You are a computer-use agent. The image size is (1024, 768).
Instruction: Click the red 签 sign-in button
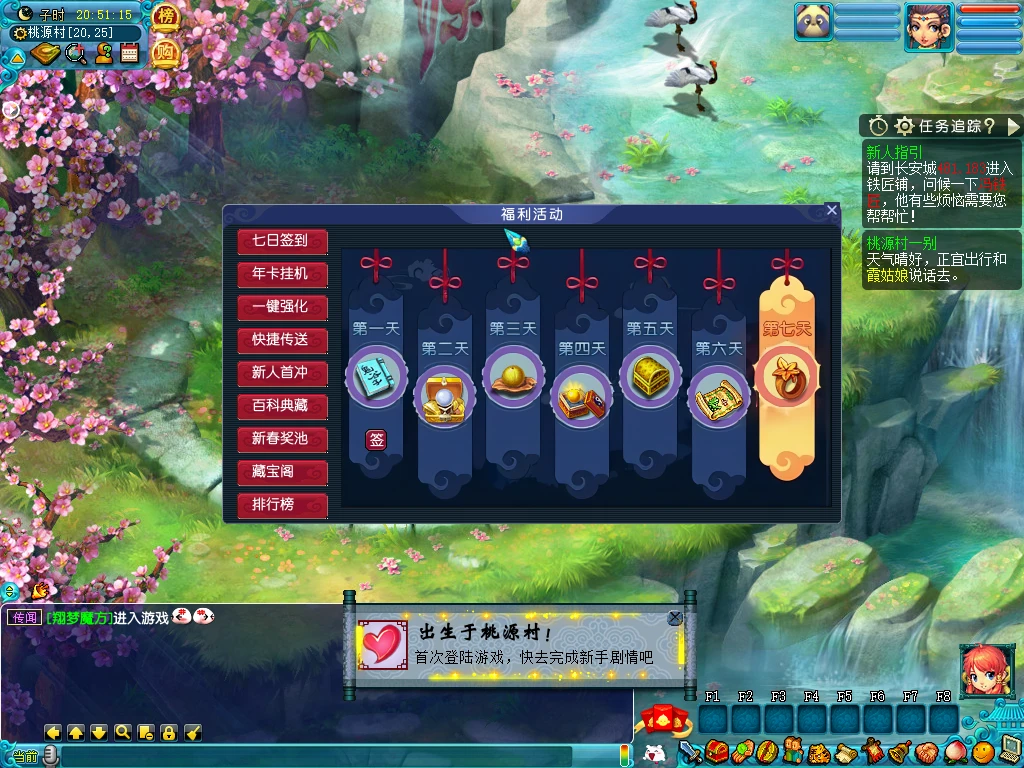[x=376, y=440]
